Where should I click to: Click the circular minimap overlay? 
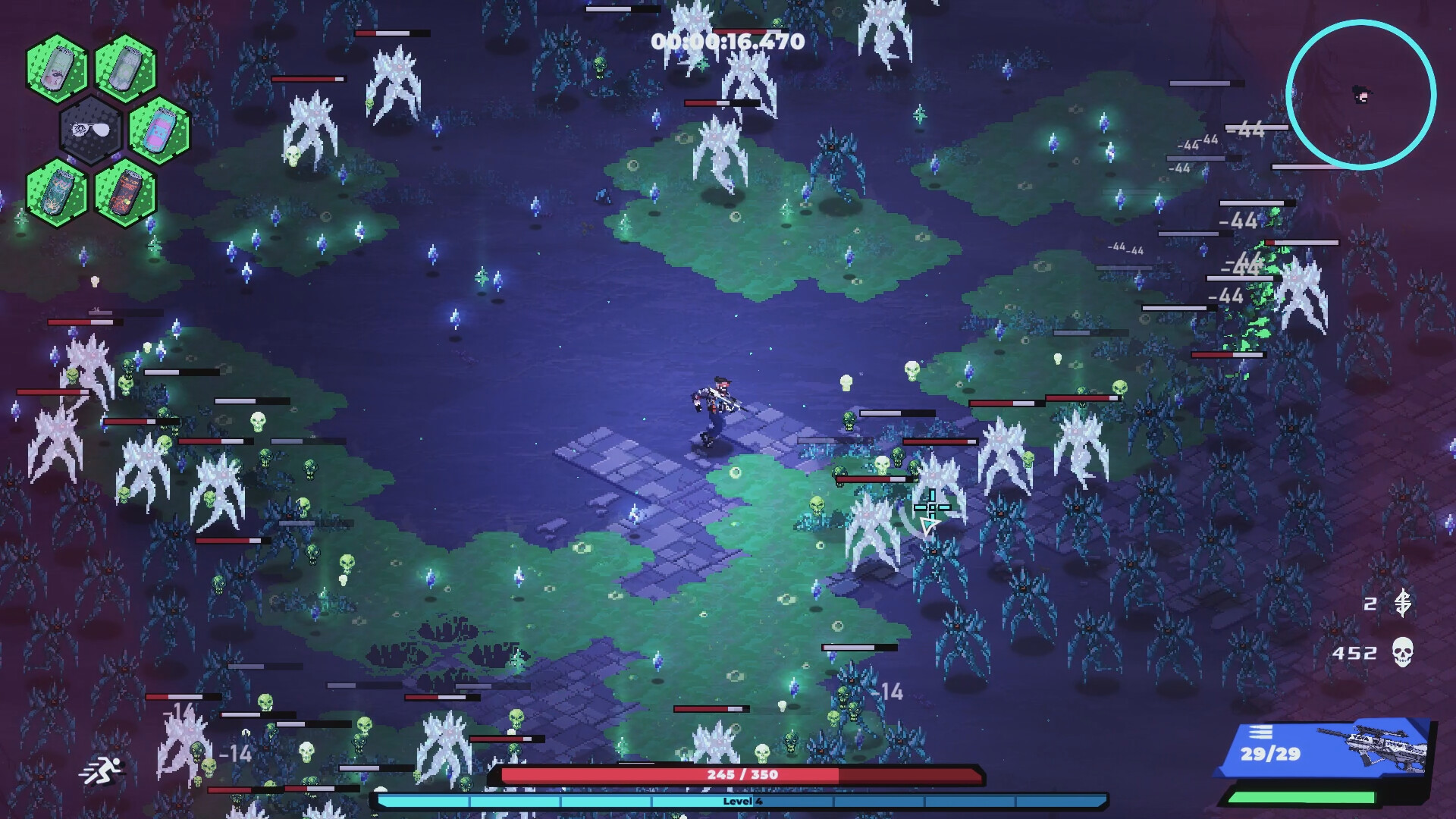tap(1360, 94)
